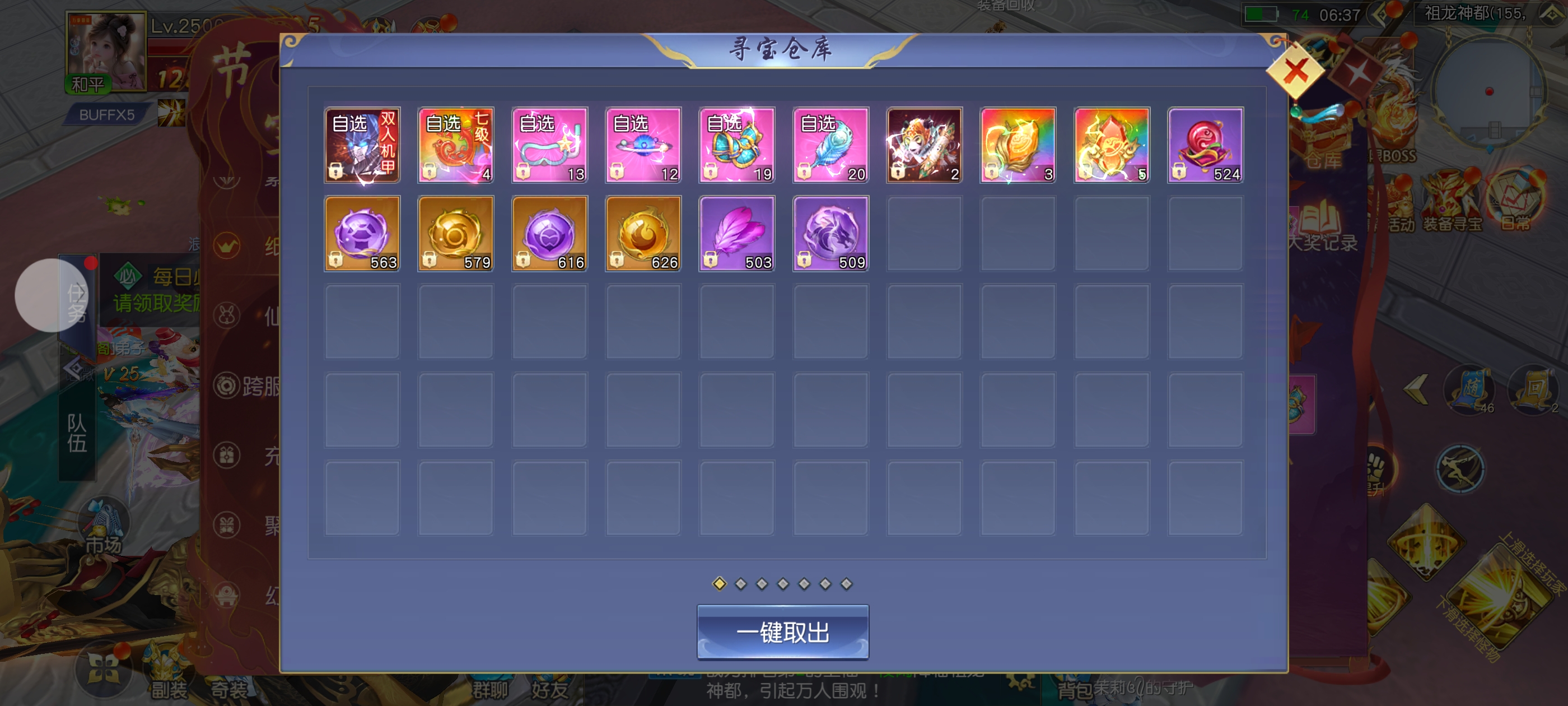1568x706 pixels.
Task: Take out all items with 一键取出
Action: 782,631
